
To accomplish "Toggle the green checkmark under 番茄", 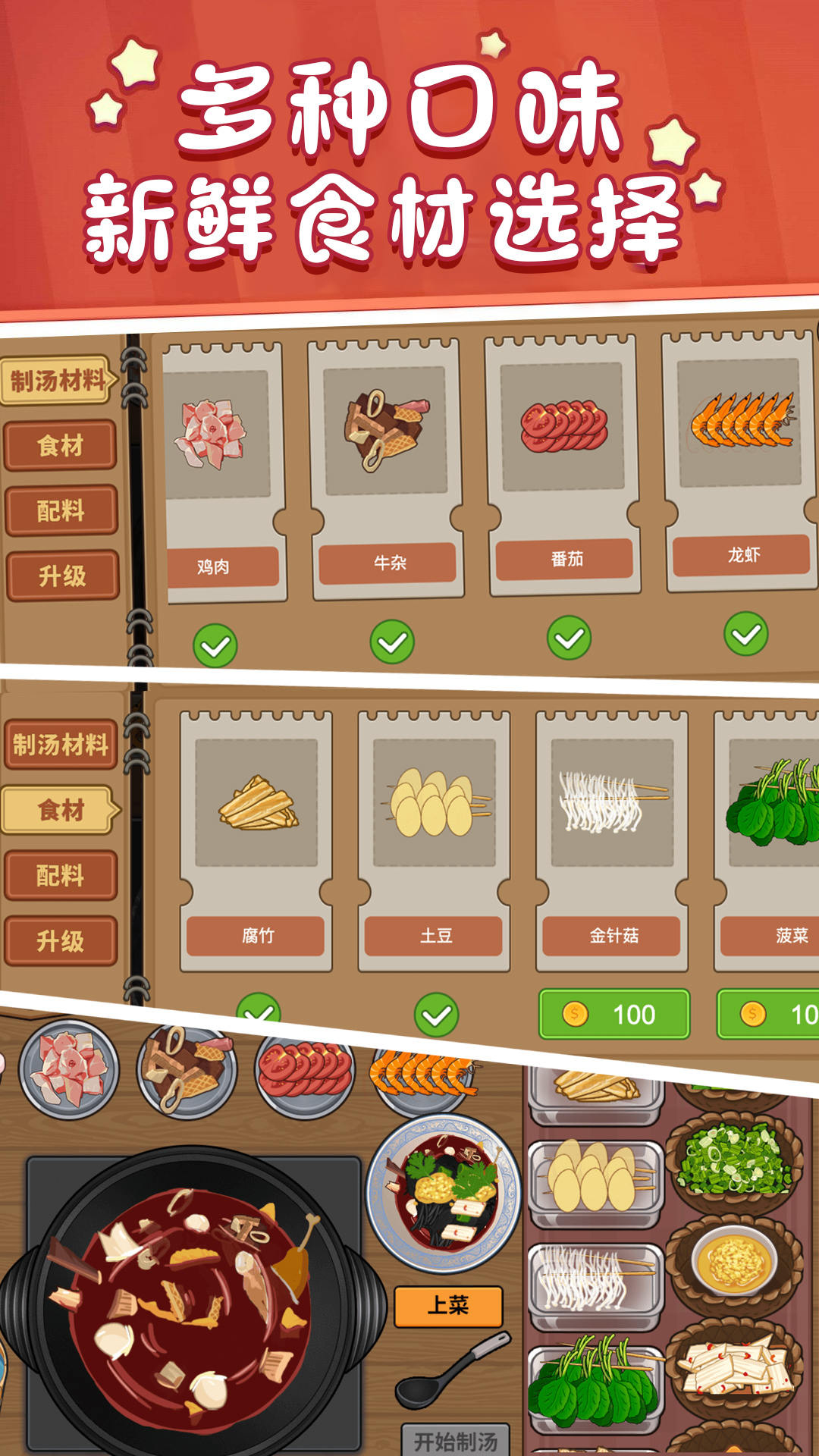I will [x=569, y=638].
